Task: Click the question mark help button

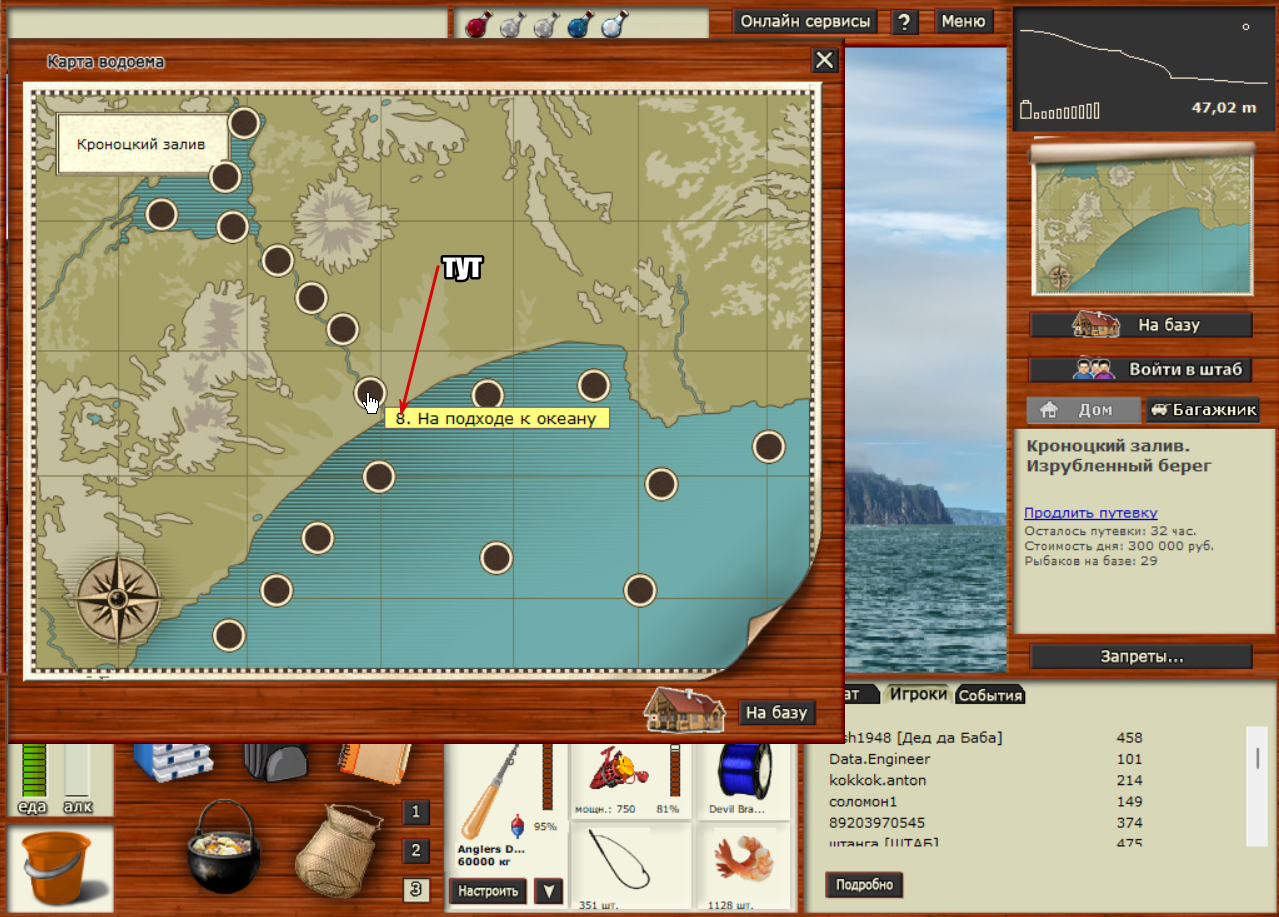Action: (x=904, y=22)
